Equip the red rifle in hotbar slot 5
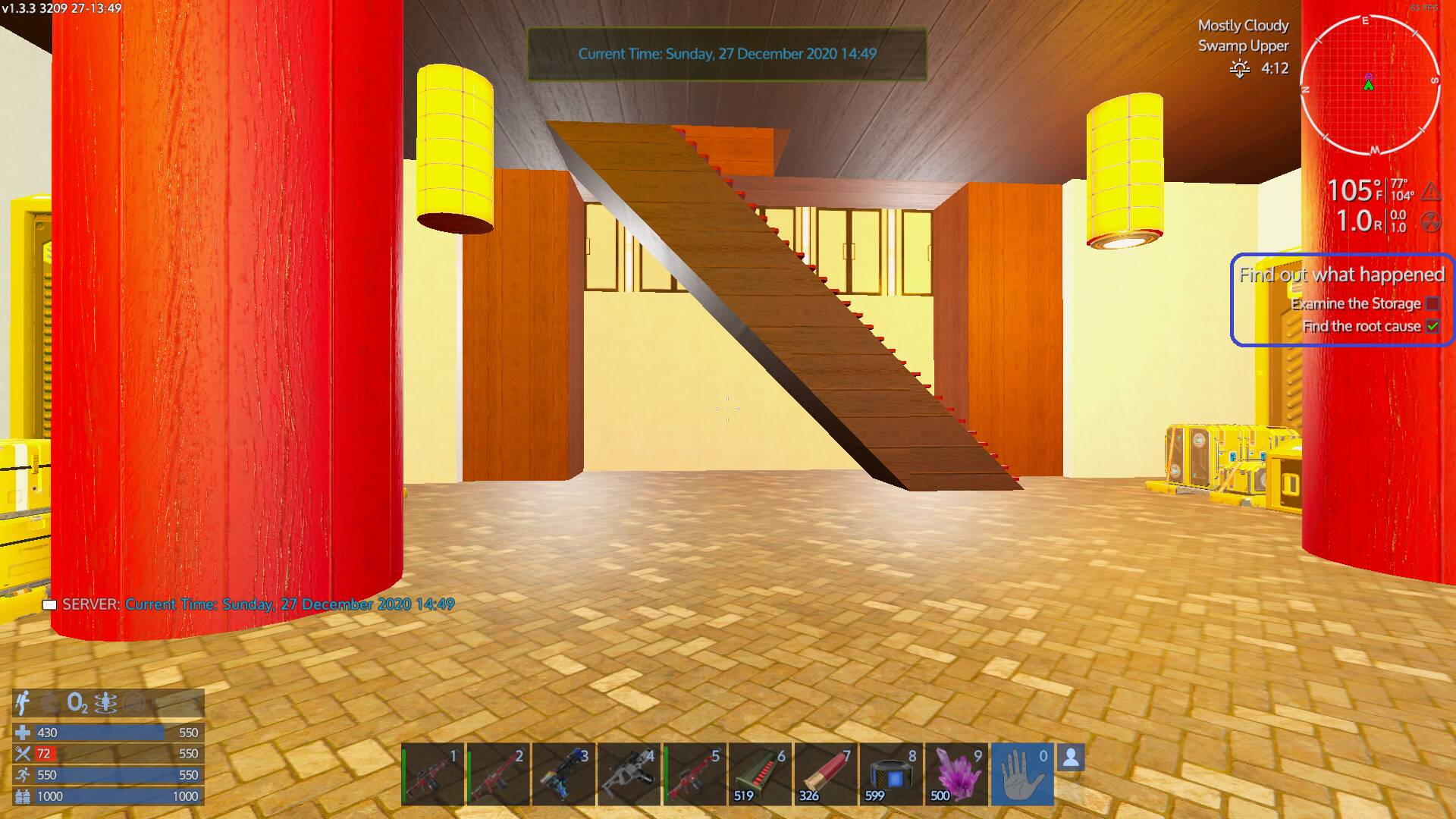 click(694, 774)
